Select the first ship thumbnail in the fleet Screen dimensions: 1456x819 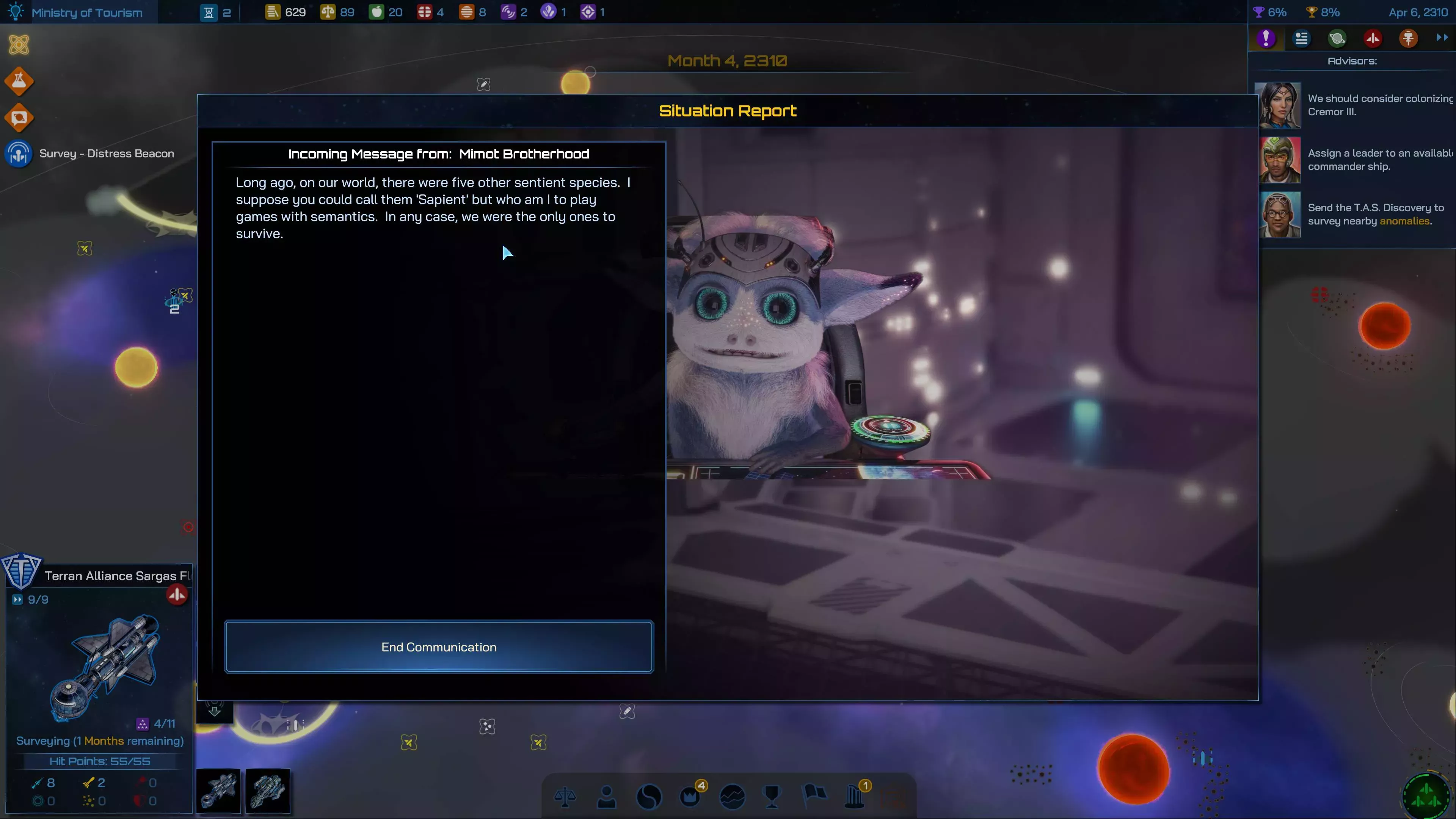pyautogui.click(x=218, y=791)
